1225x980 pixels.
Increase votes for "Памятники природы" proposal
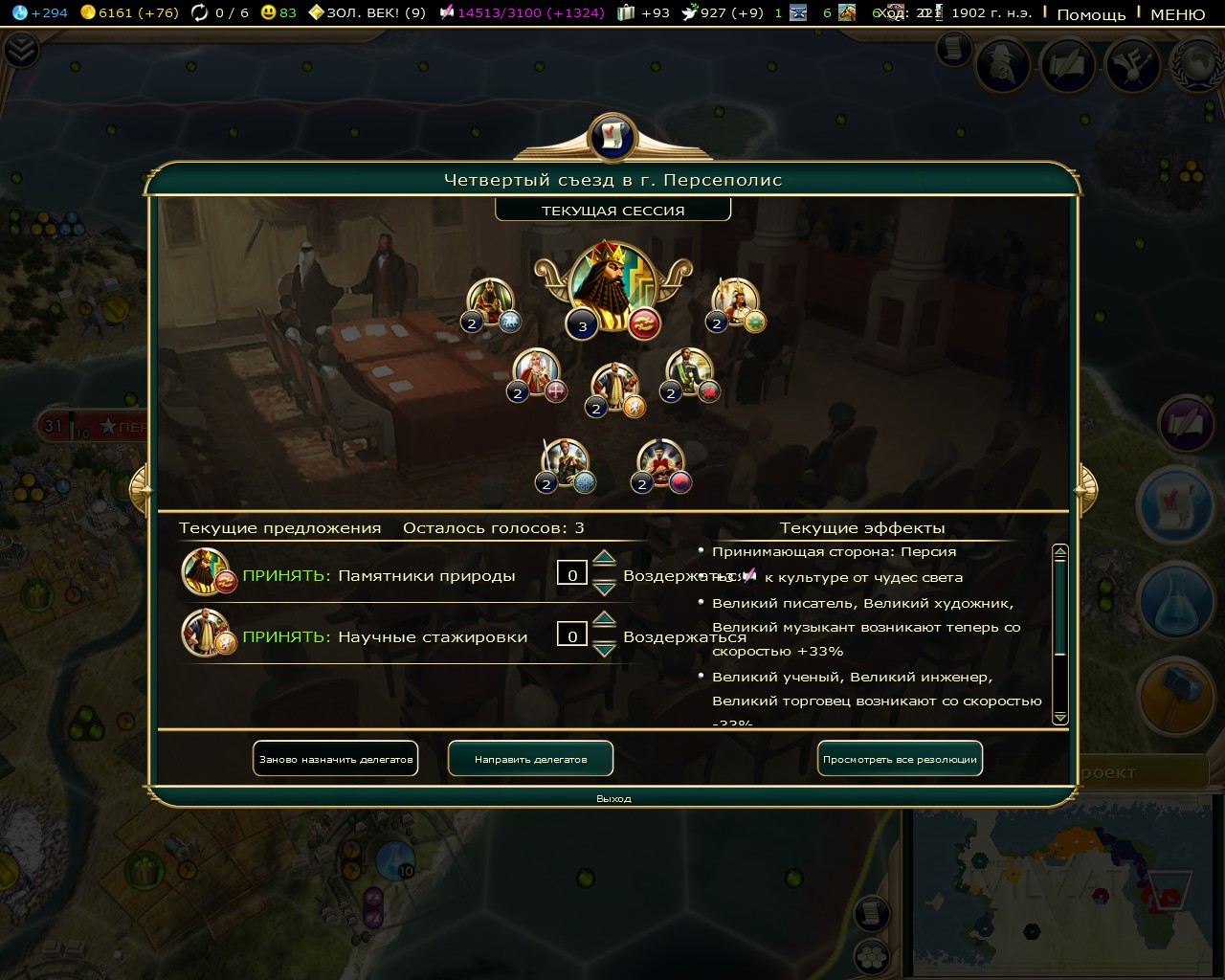pos(604,558)
